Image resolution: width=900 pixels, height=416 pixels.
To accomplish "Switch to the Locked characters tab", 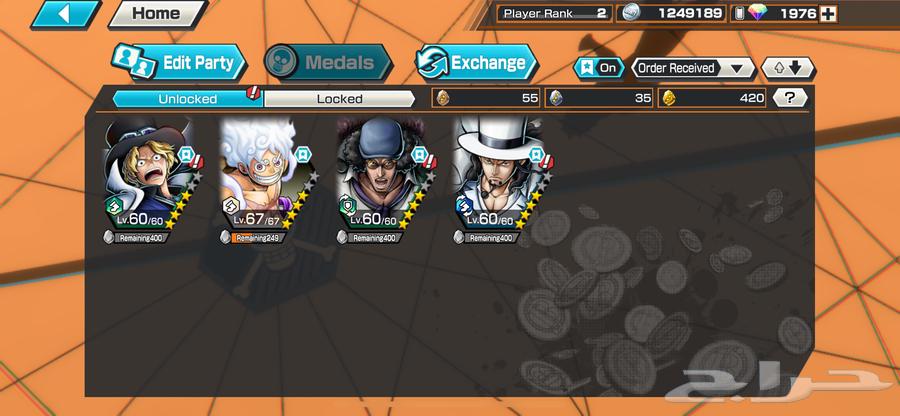I will 340,98.
